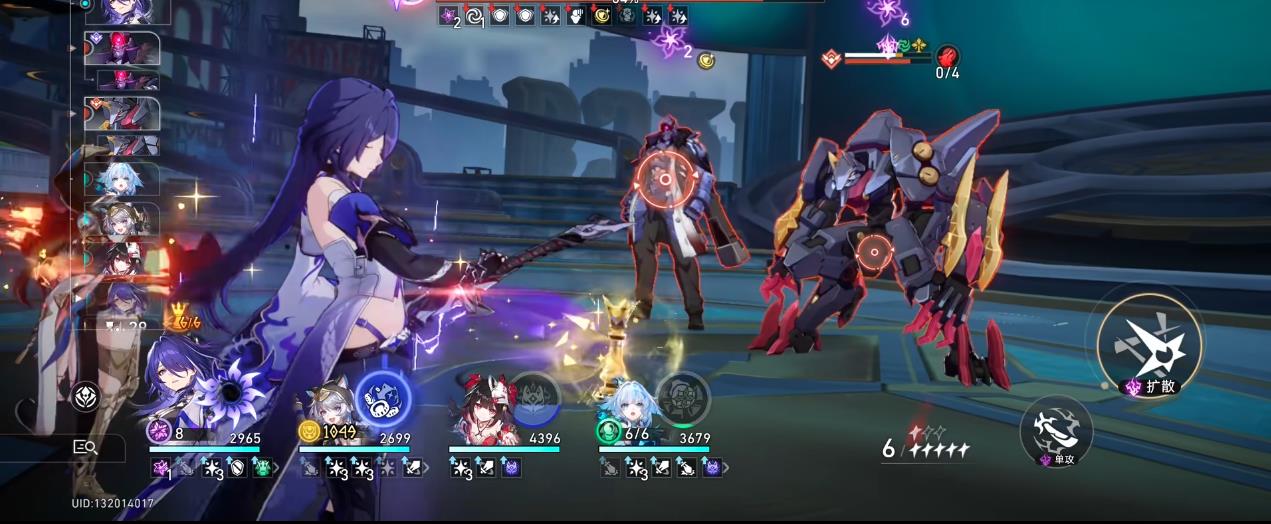Click the fox mask ultimate icon beside Sparkle

(534, 397)
